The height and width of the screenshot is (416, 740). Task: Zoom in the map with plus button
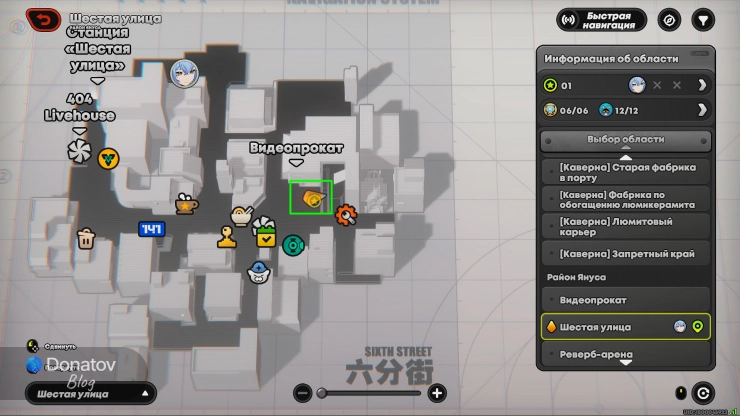437,393
